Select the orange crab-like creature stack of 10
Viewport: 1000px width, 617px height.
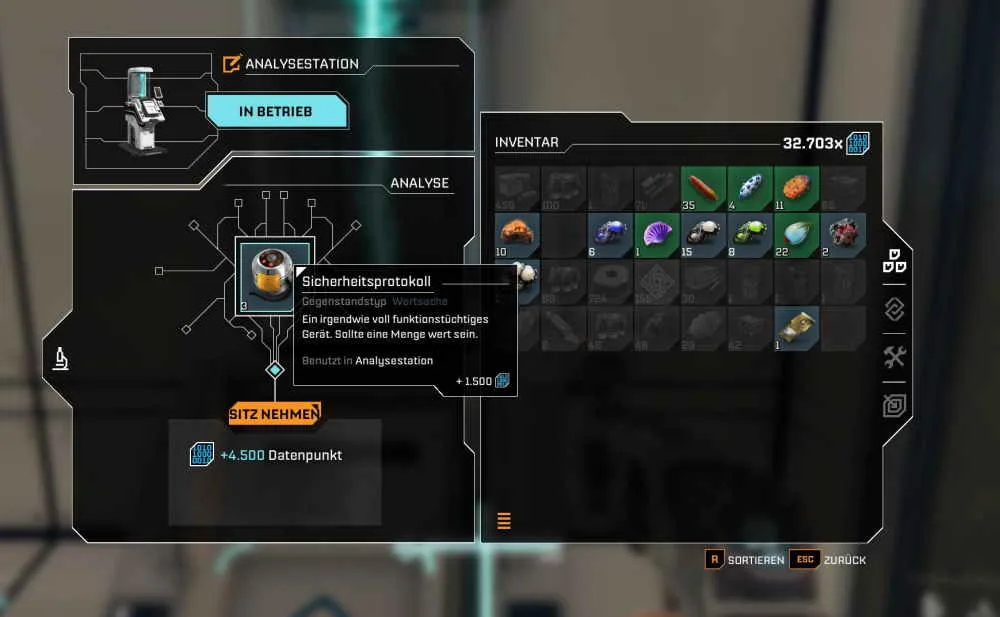coord(517,233)
